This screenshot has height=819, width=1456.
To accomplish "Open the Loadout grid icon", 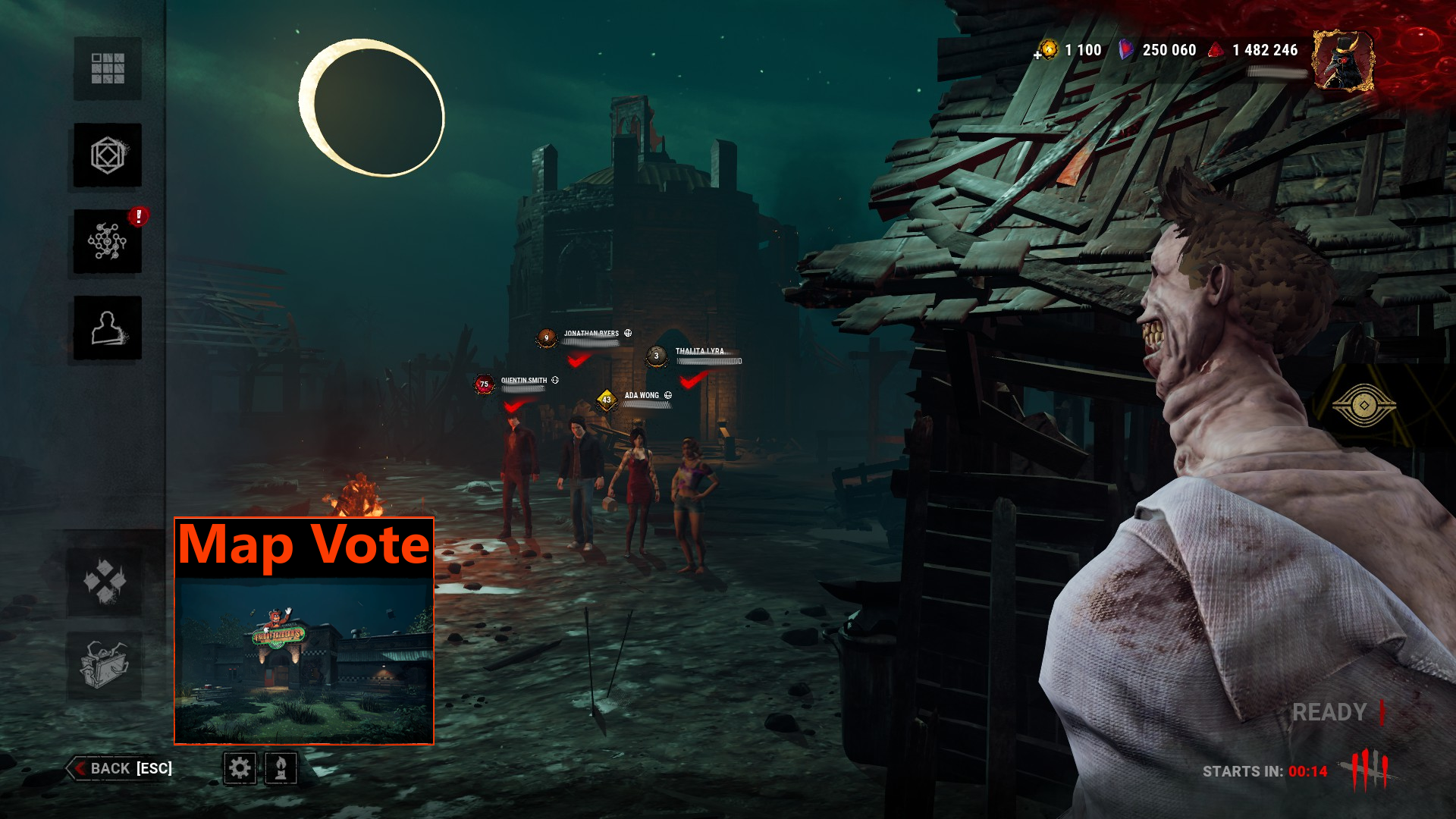I will coord(106,69).
